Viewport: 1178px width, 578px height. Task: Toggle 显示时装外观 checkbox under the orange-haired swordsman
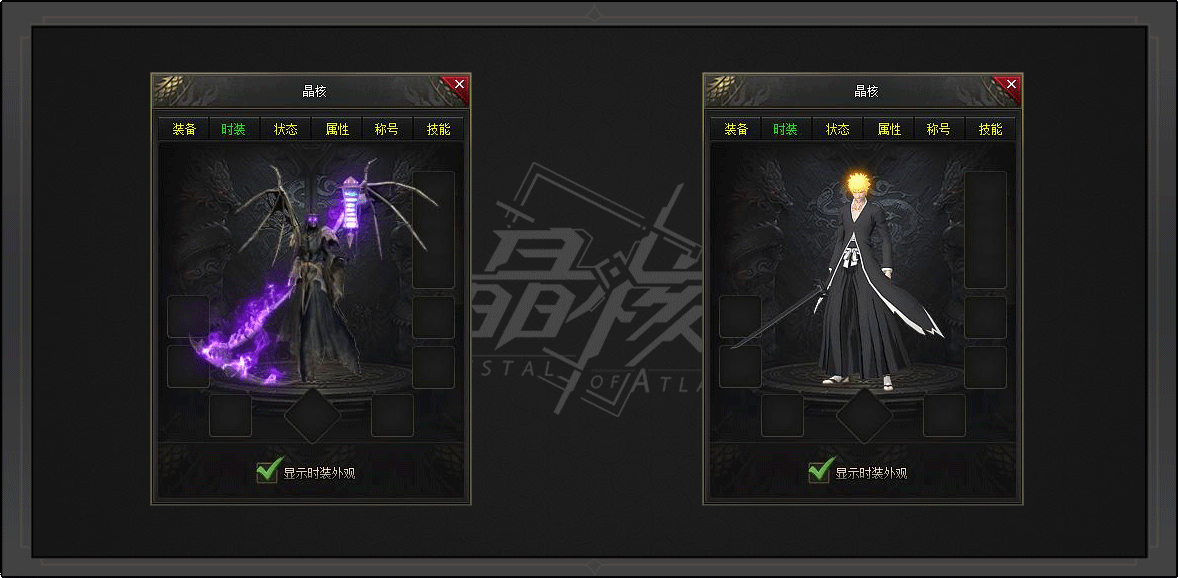point(820,471)
